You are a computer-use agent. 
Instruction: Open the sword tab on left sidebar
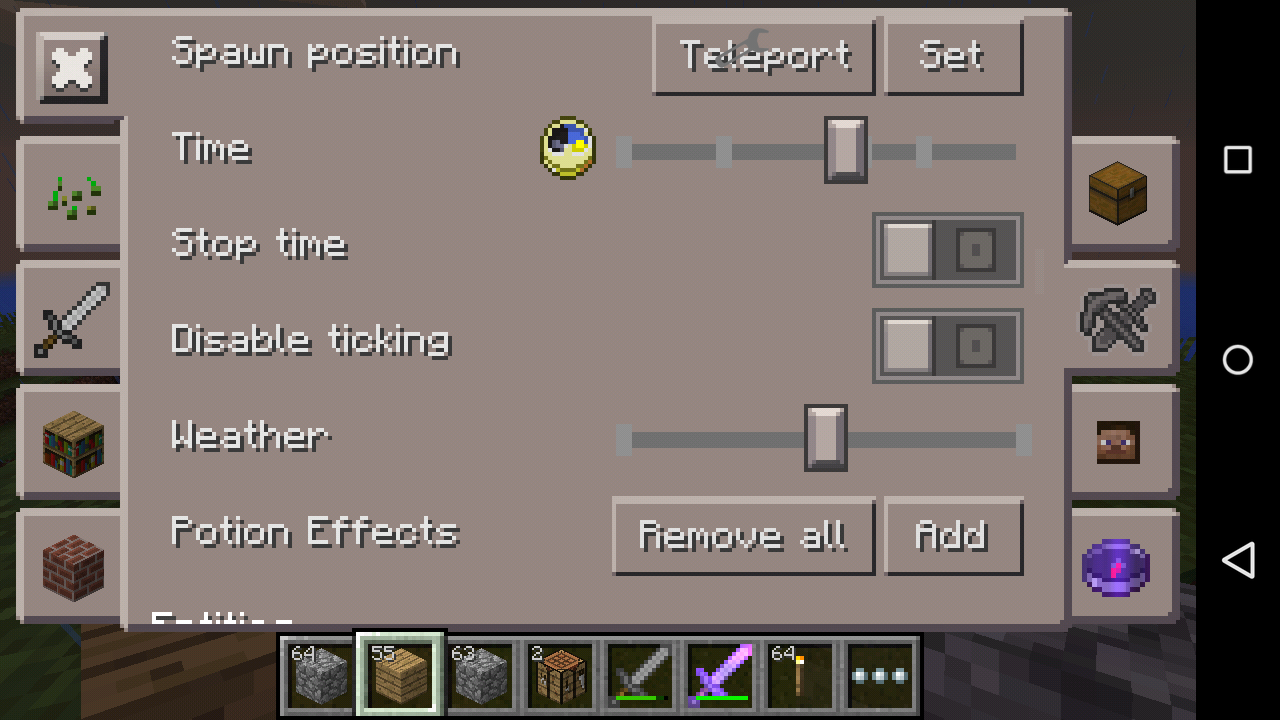click(x=70, y=318)
